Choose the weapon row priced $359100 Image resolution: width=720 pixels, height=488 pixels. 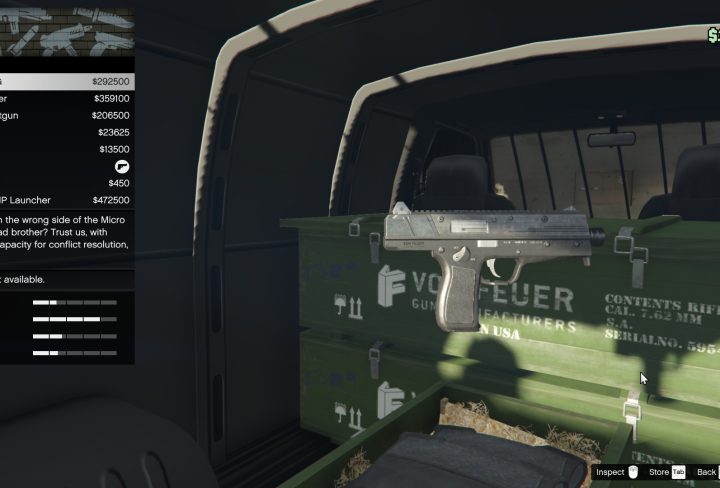tap(66, 99)
